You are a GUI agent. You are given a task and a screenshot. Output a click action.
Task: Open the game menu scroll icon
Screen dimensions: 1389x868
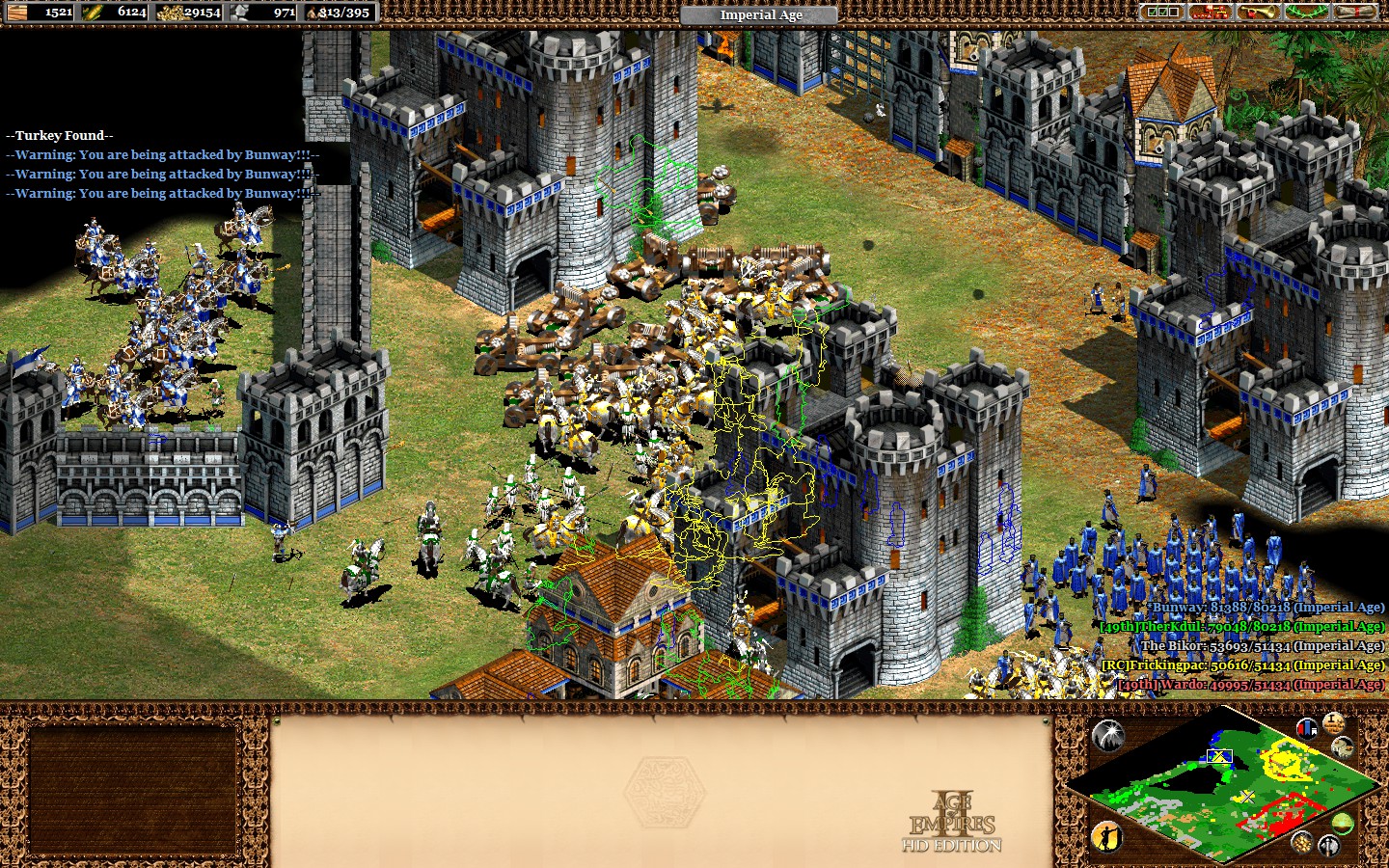click(x=1356, y=12)
